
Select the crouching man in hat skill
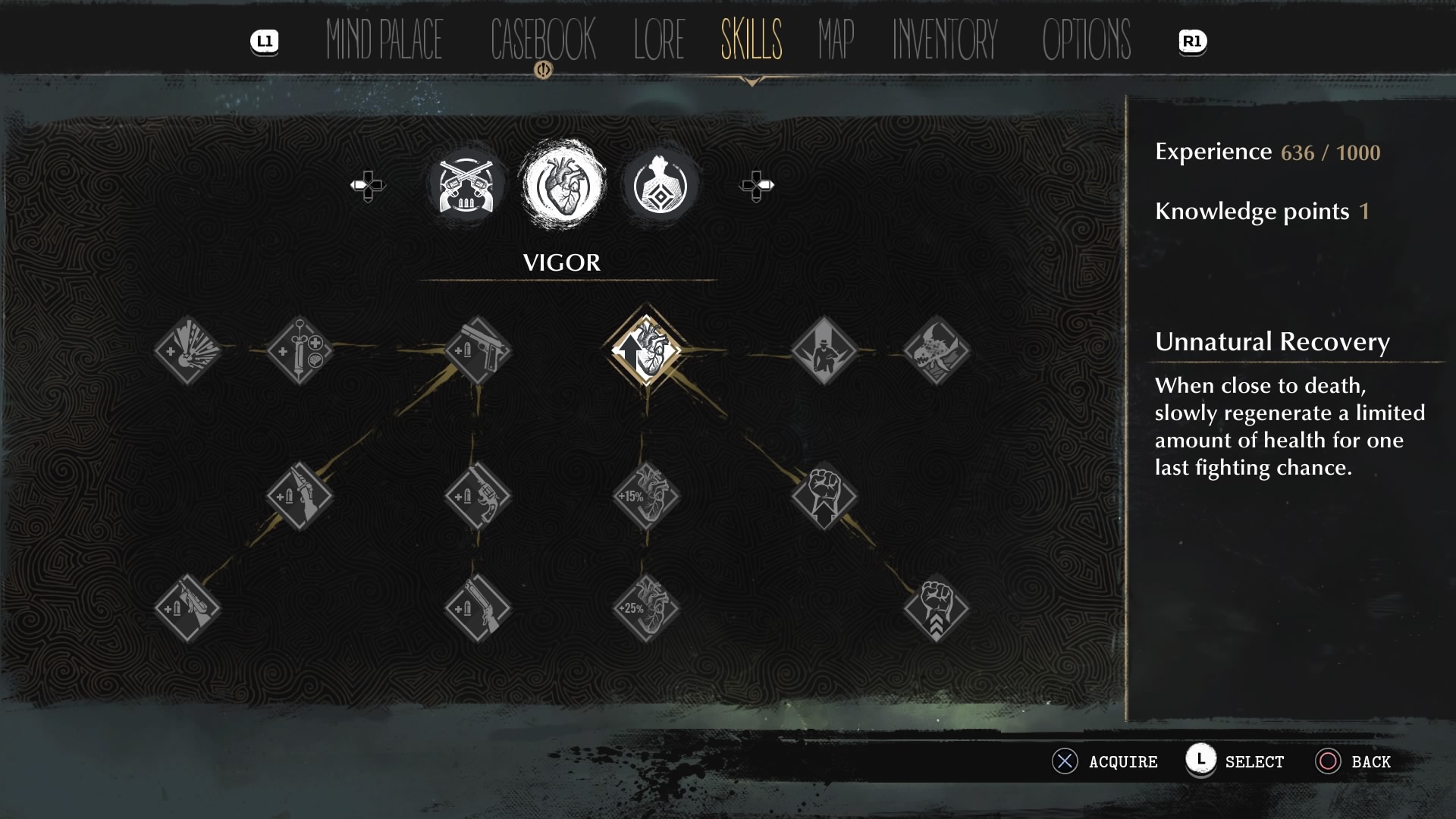click(x=824, y=350)
